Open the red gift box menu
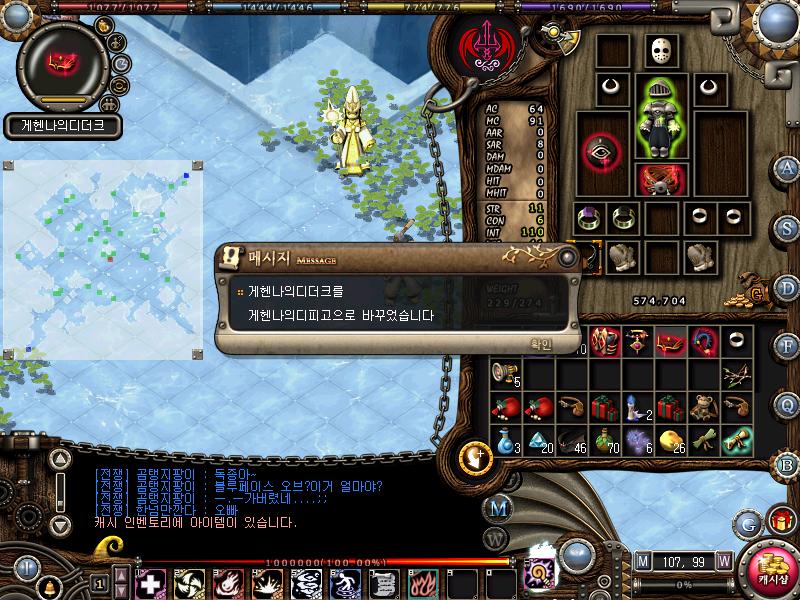This screenshot has height=600, width=800. (780, 521)
